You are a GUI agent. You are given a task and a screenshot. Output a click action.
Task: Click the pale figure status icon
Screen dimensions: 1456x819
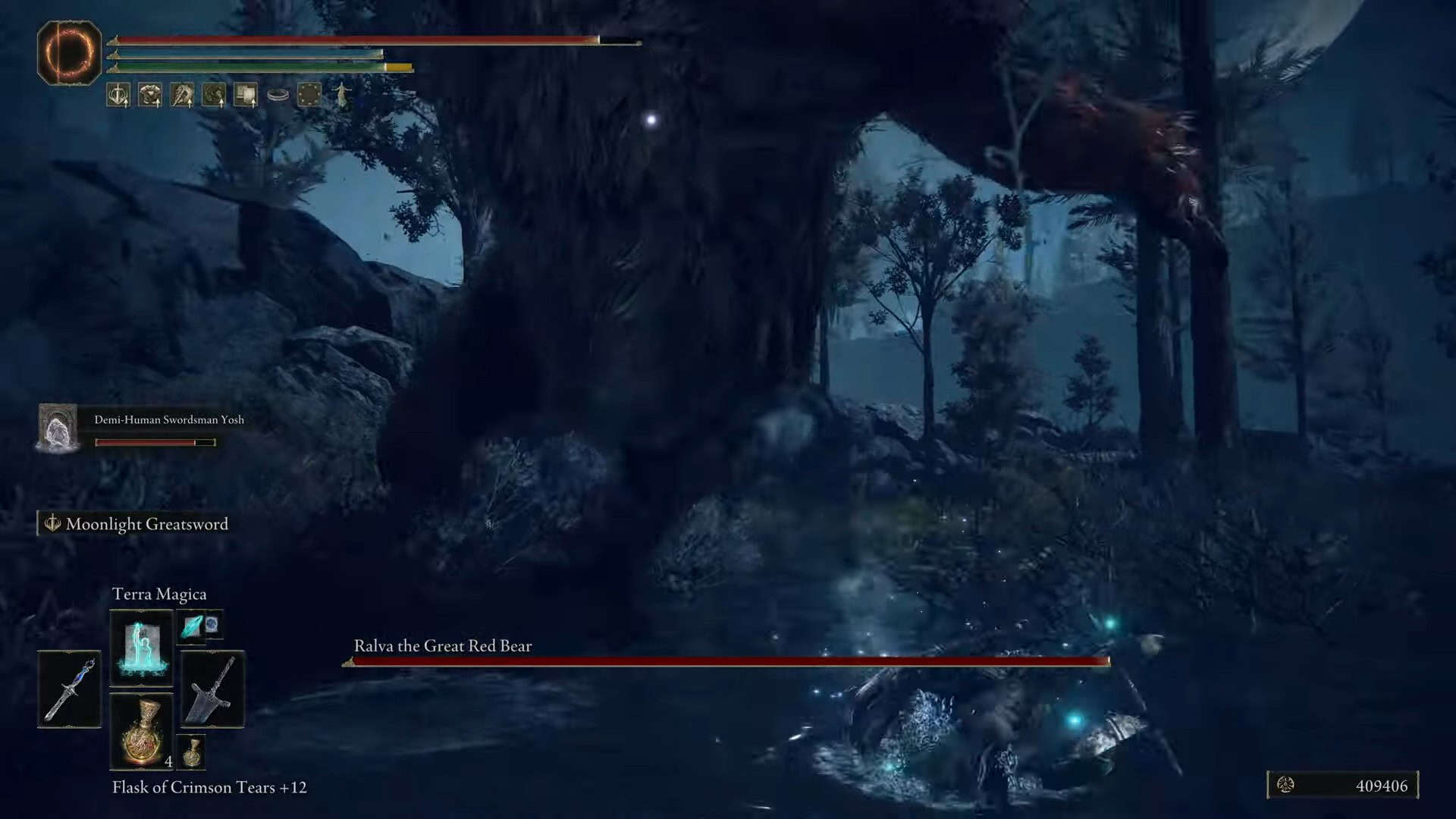(342, 95)
